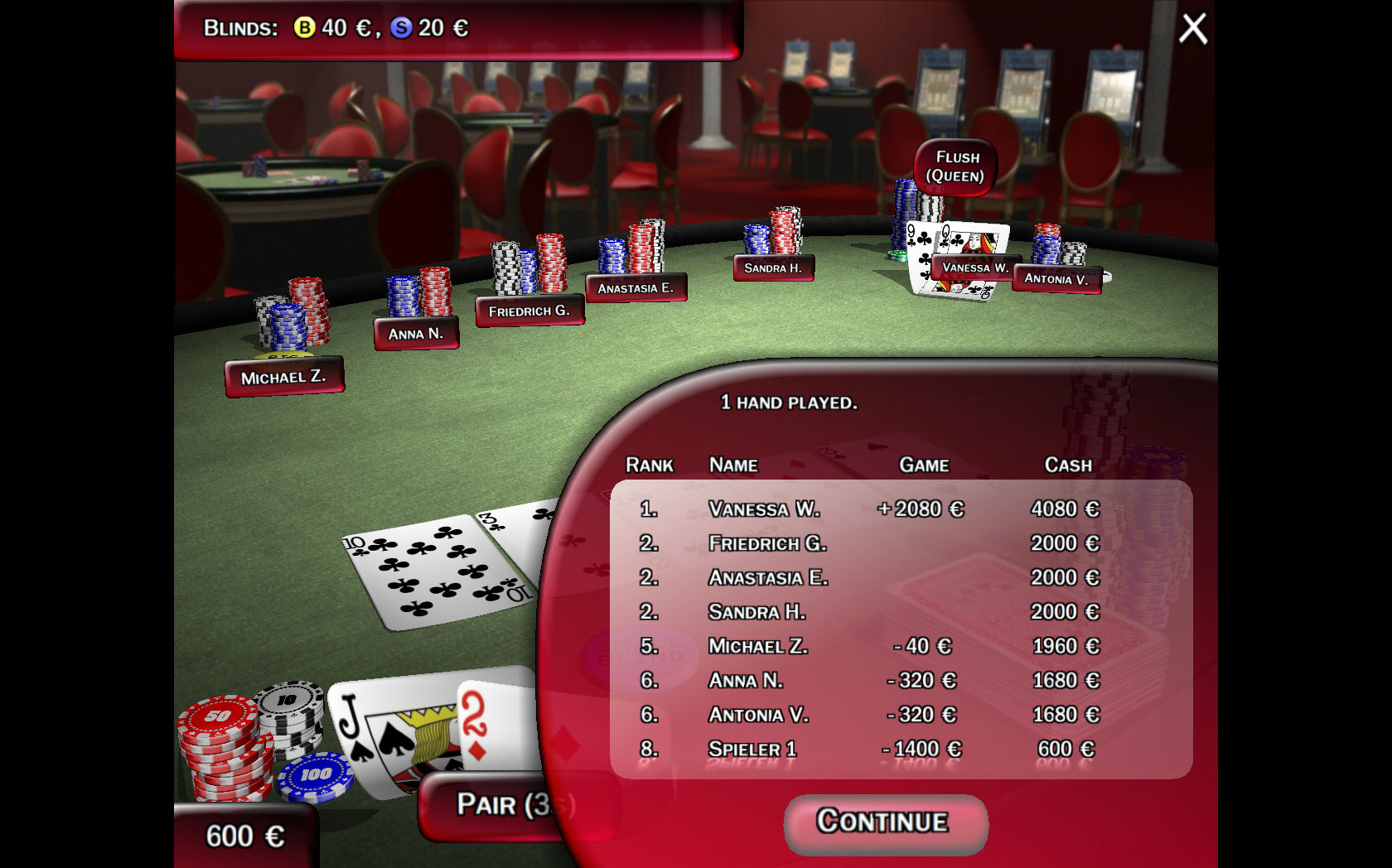Click Anna N. name tag at the table
Image resolution: width=1392 pixels, height=868 pixels.
tap(416, 334)
